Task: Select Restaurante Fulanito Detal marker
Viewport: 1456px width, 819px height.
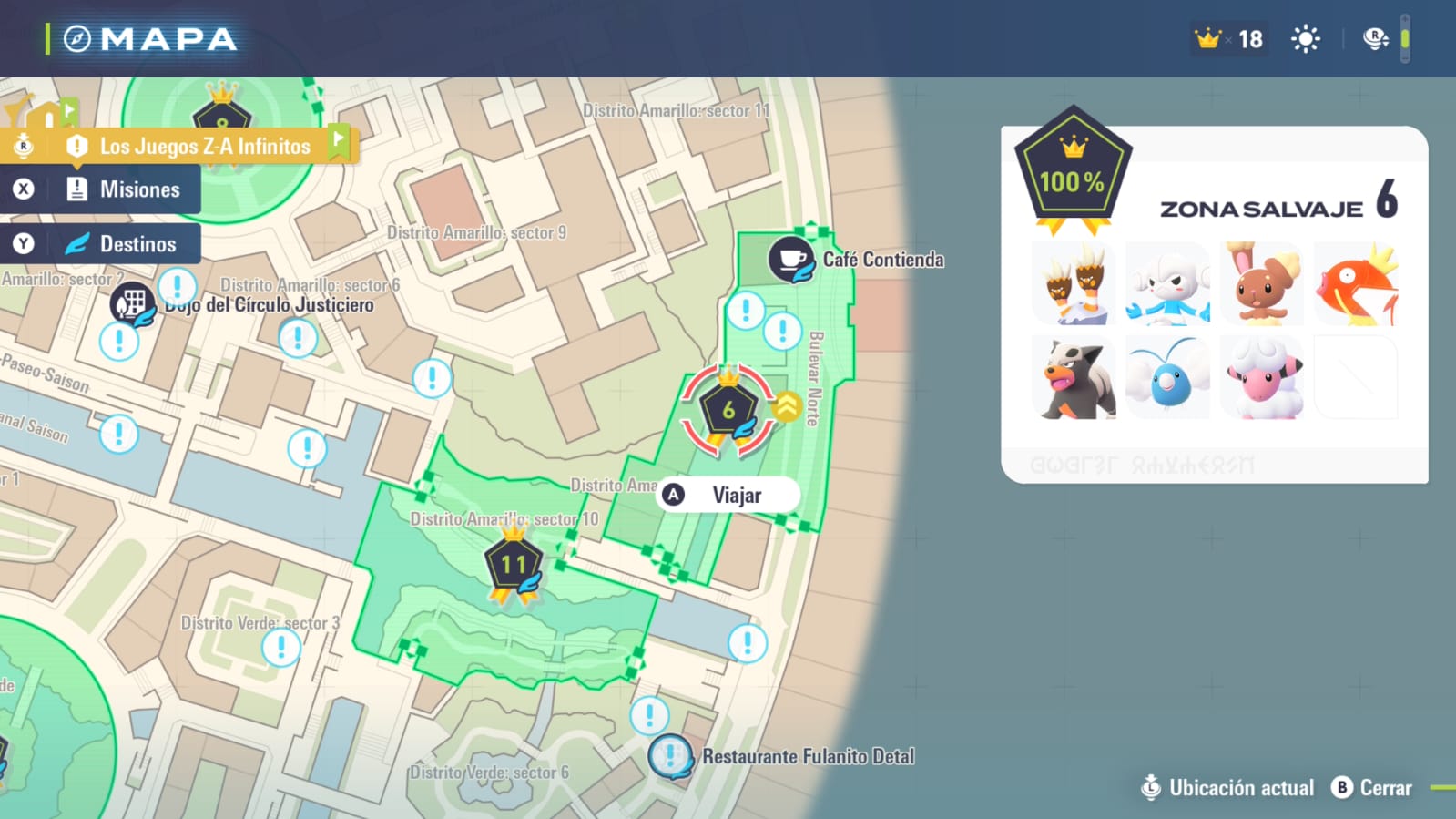Action: (671, 755)
